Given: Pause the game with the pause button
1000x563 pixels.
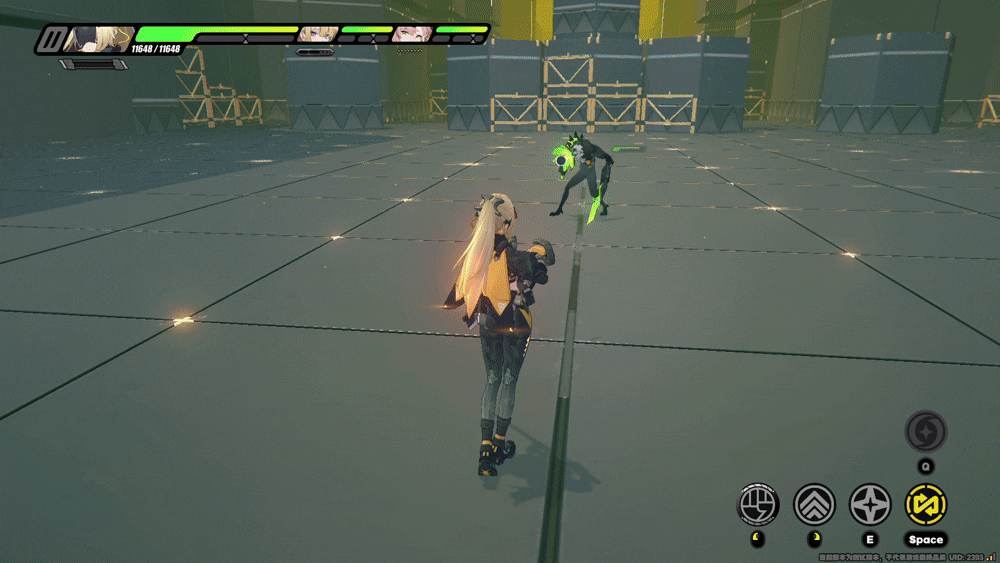Looking at the screenshot, I should (50, 39).
